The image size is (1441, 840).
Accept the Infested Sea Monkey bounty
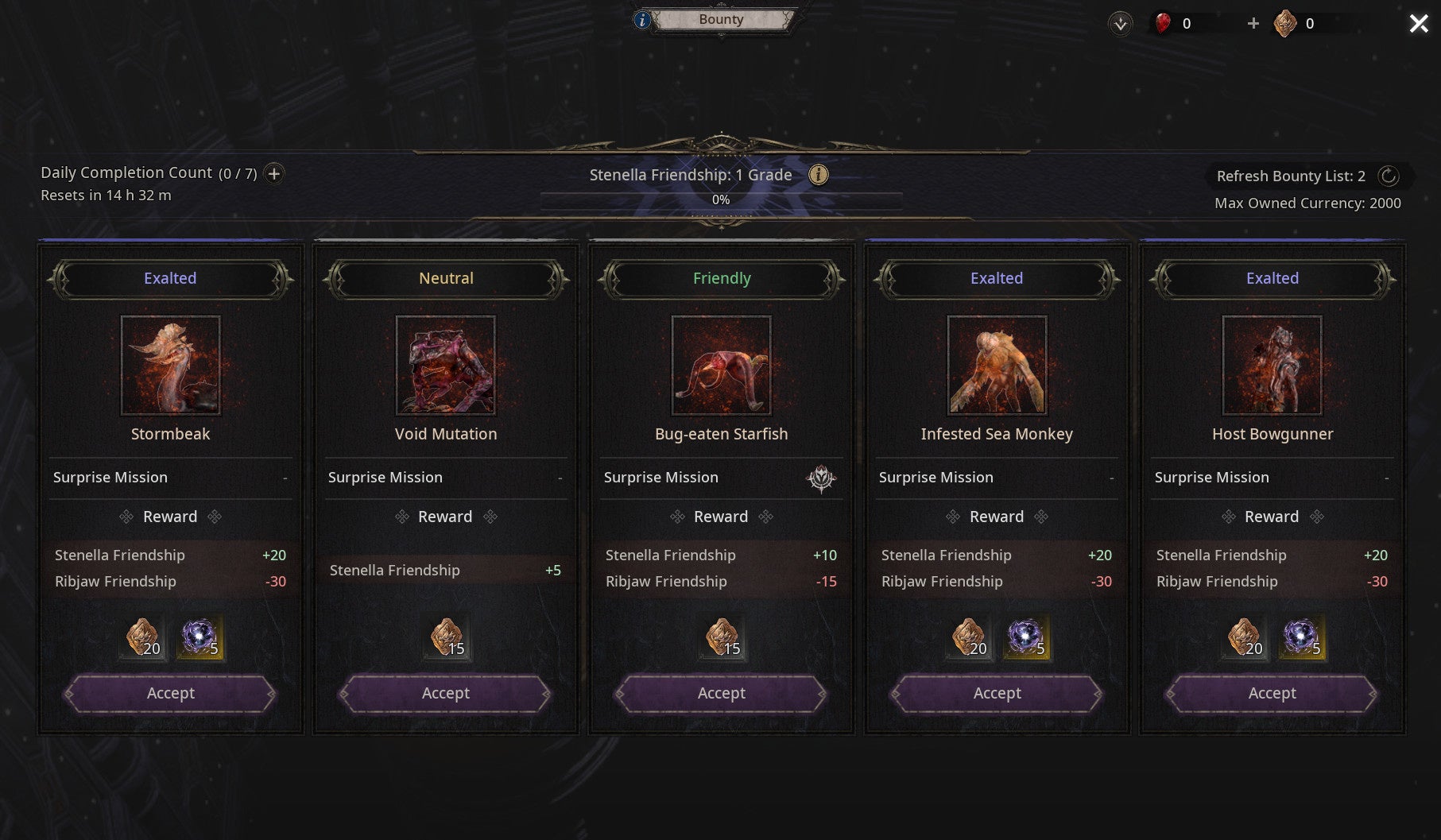[x=997, y=694]
